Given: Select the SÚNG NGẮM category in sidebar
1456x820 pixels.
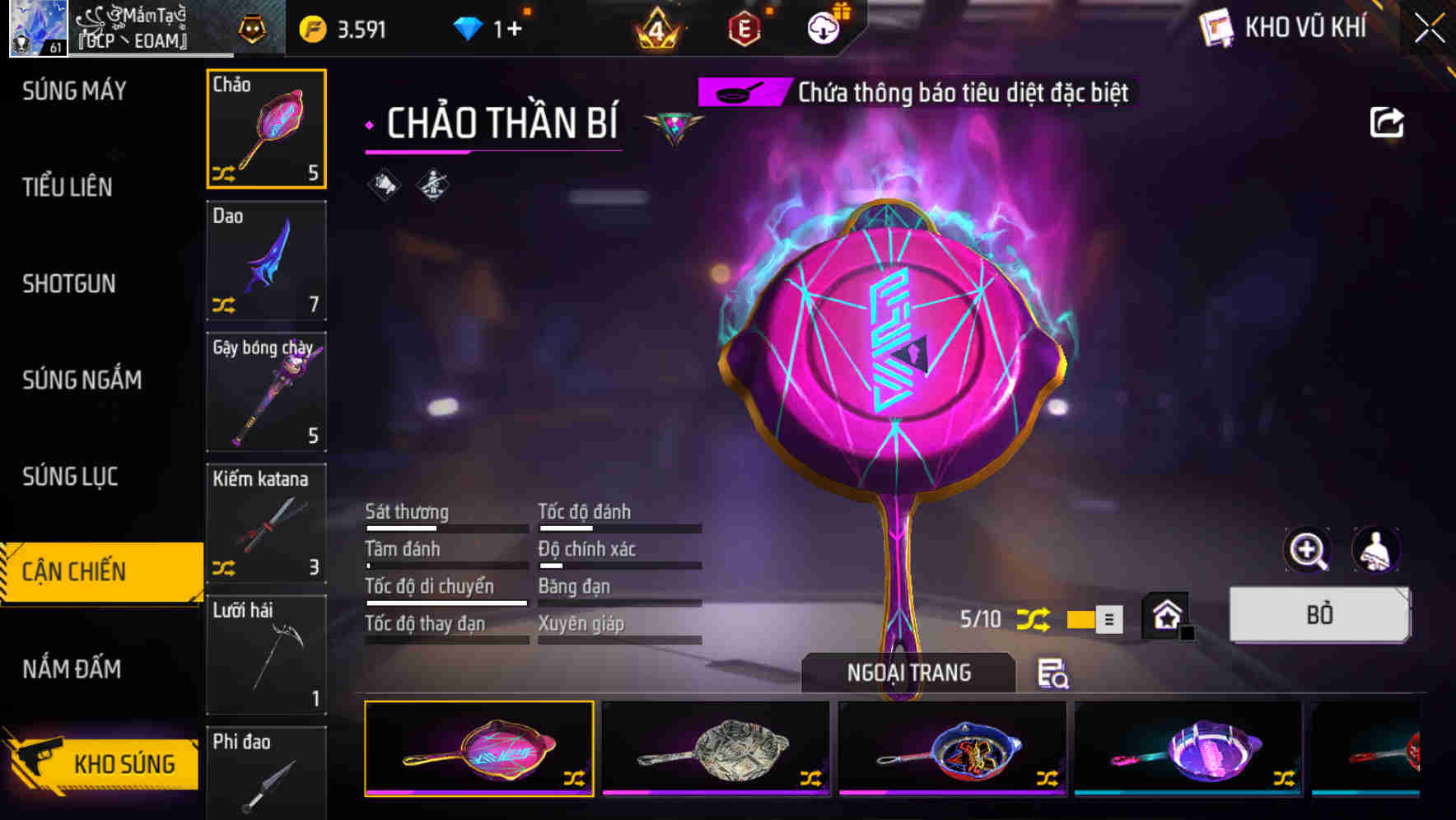Looking at the screenshot, I should point(82,380).
